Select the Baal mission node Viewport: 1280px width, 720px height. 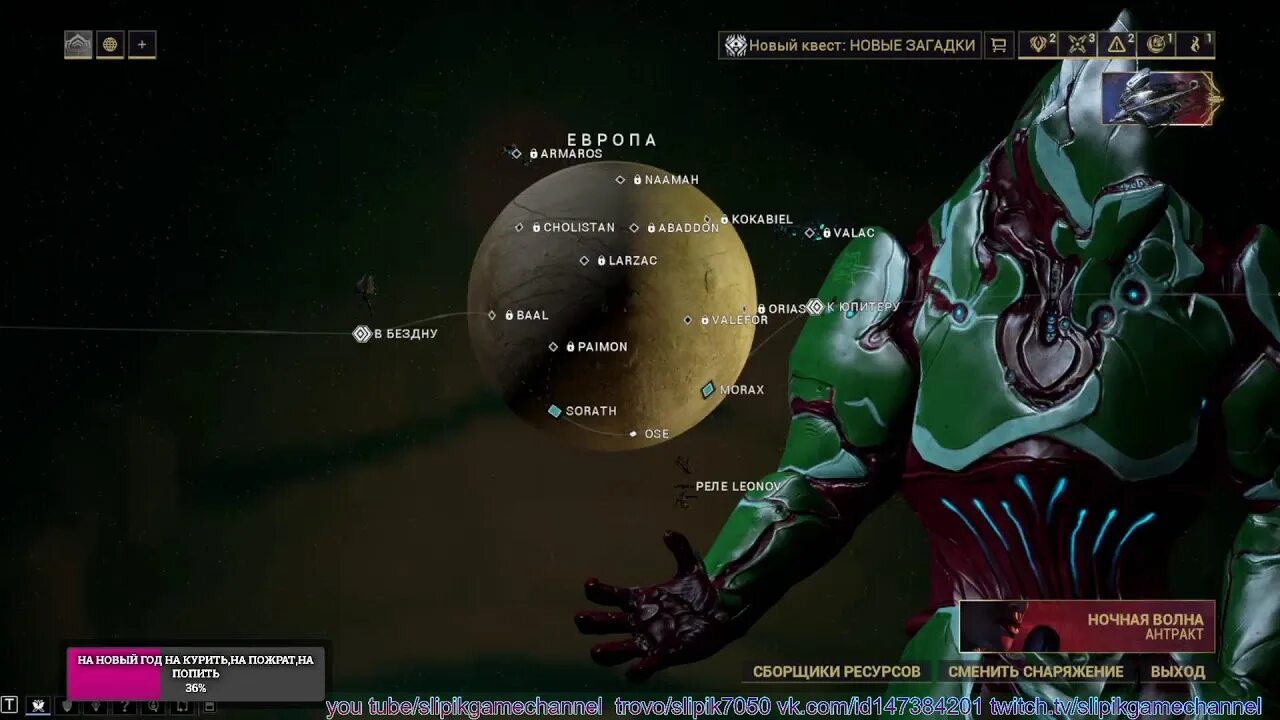[x=493, y=315]
